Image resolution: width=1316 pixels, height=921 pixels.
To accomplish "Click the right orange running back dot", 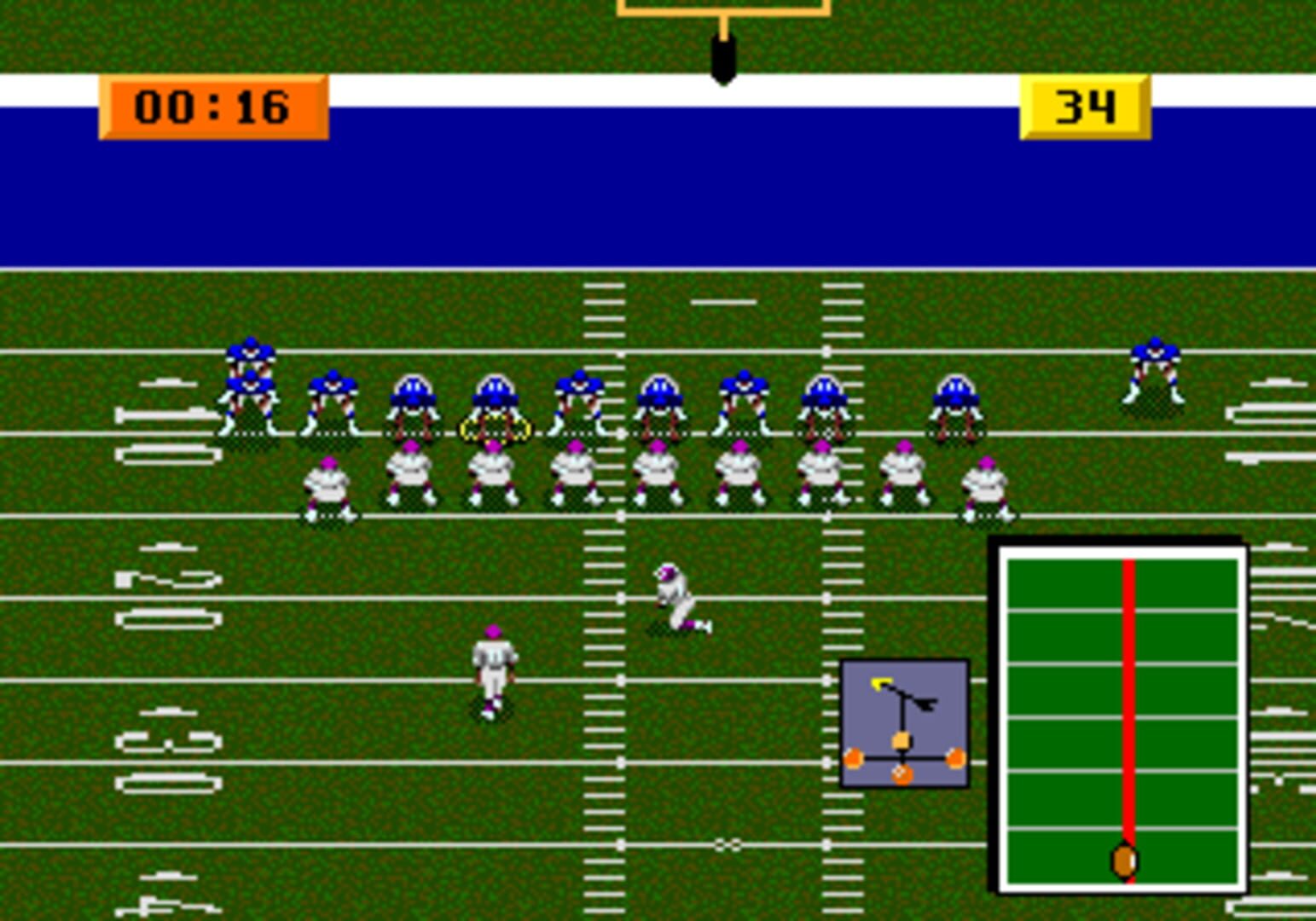I will (955, 757).
